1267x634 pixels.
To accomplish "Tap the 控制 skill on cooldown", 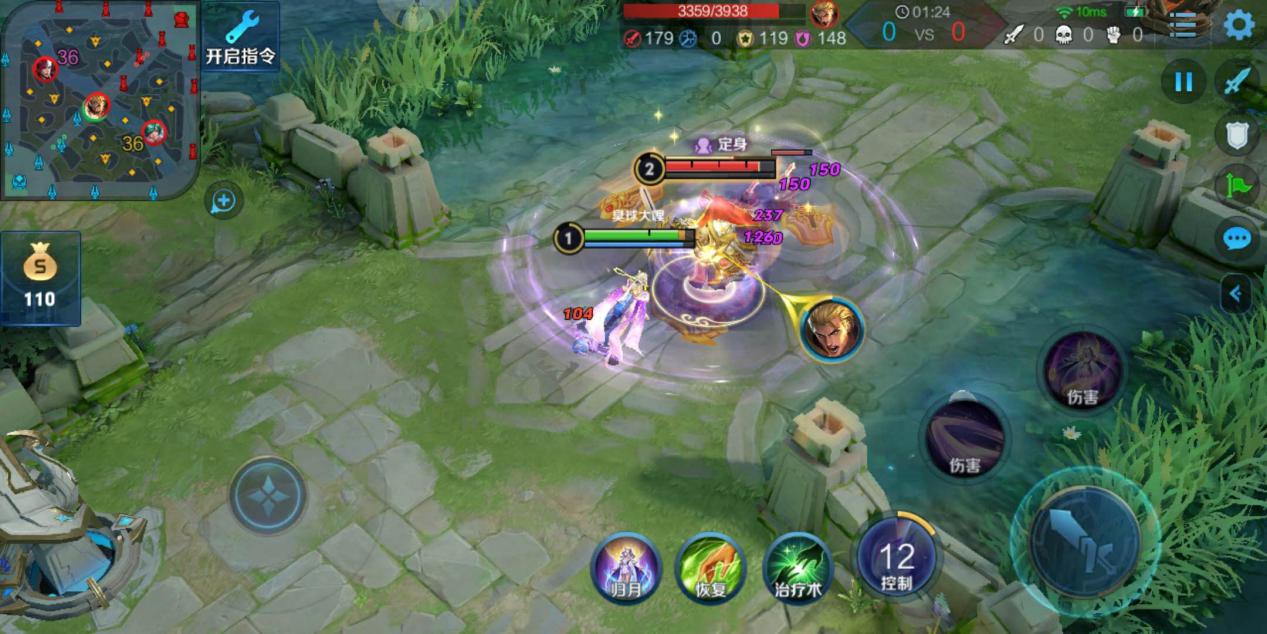I will coord(897,558).
